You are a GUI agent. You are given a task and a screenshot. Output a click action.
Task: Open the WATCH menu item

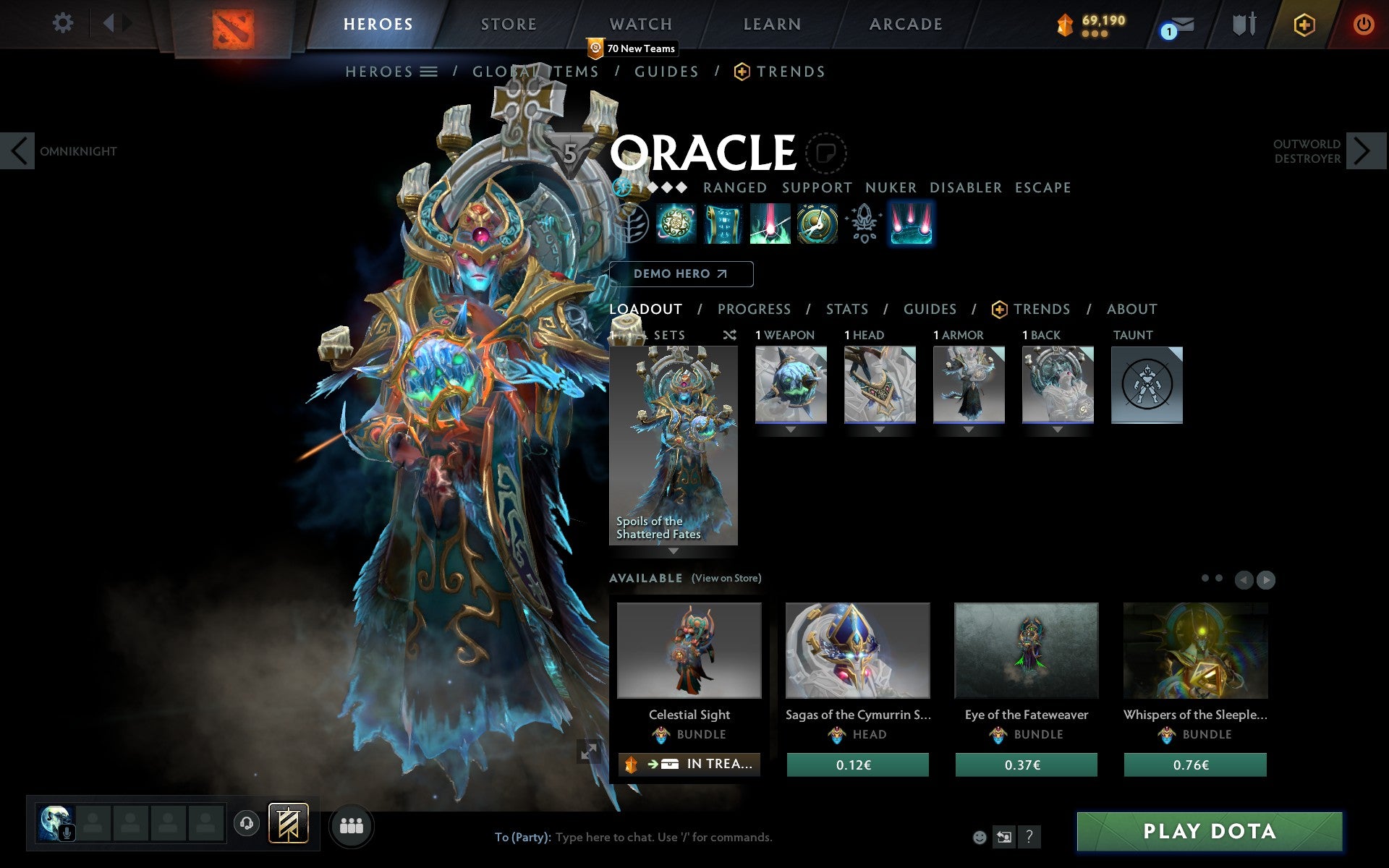pyautogui.click(x=640, y=24)
